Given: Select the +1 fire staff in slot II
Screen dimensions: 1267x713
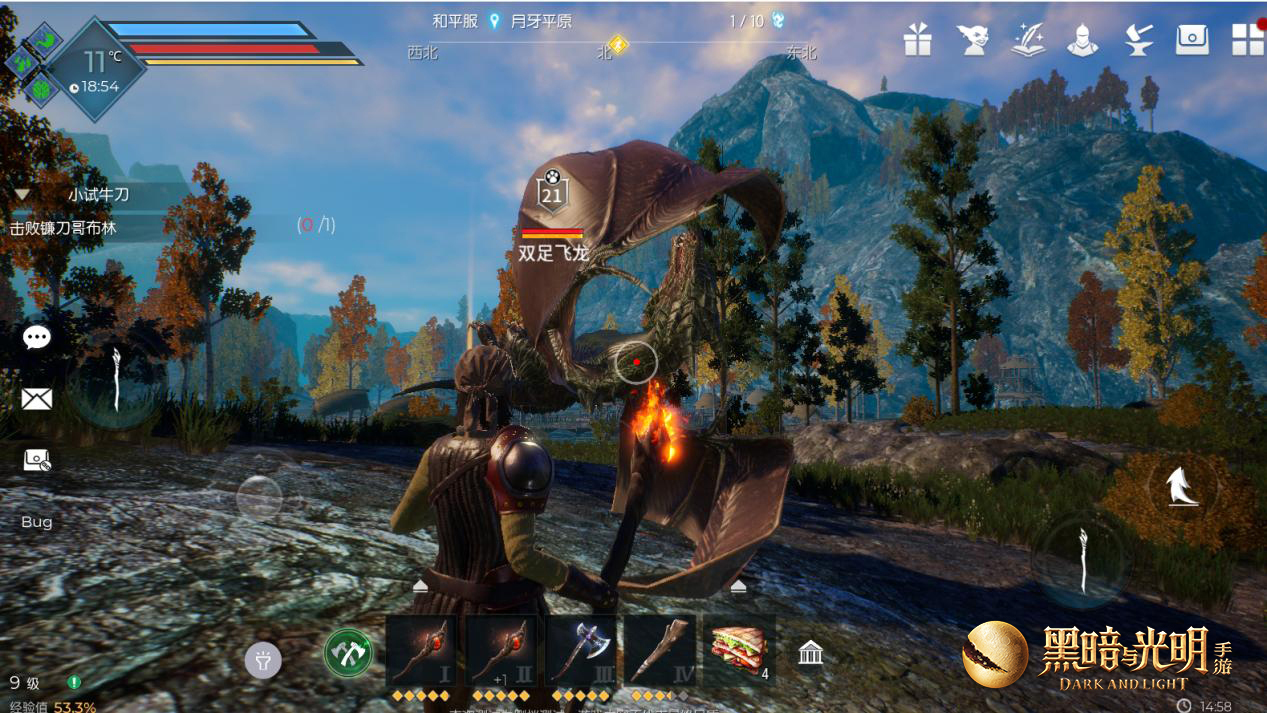Looking at the screenshot, I should [x=500, y=652].
